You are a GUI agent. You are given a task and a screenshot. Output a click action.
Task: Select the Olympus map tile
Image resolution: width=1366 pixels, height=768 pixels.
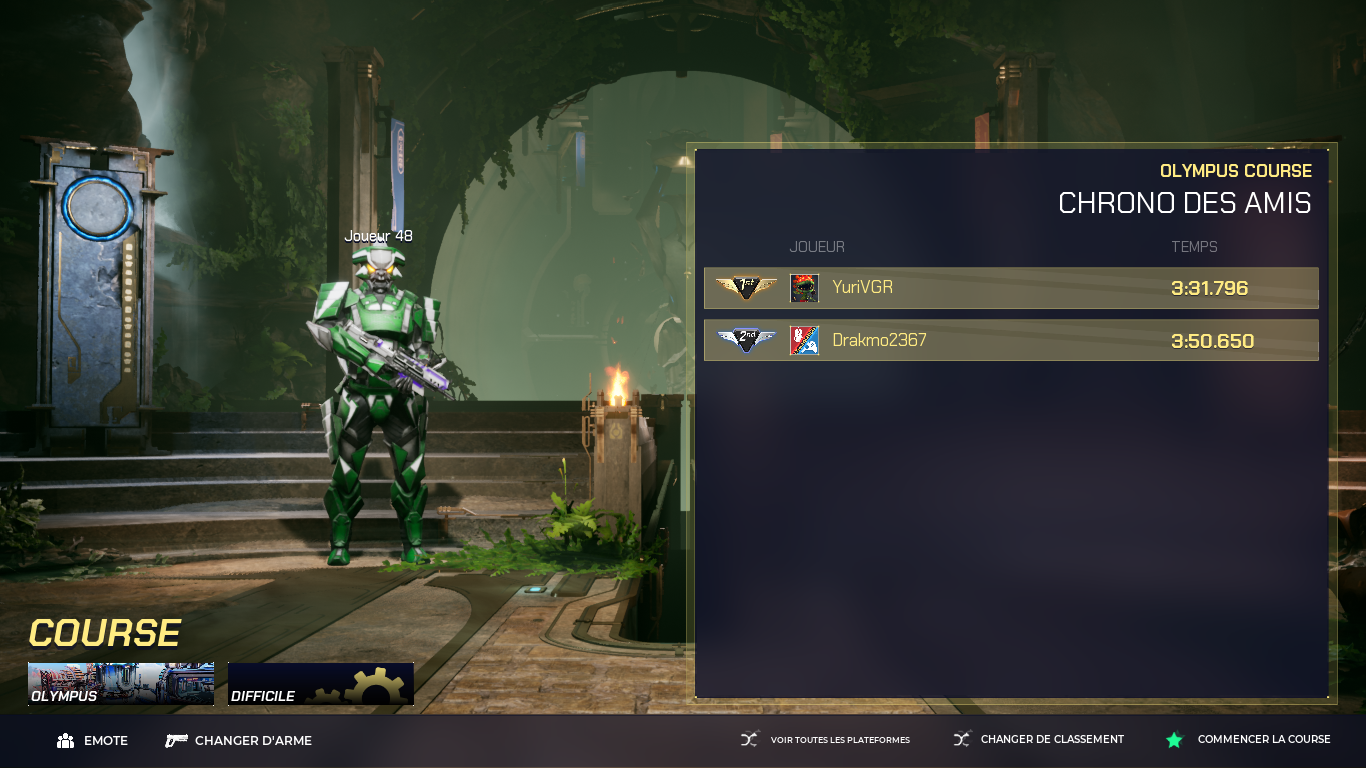tap(121, 684)
